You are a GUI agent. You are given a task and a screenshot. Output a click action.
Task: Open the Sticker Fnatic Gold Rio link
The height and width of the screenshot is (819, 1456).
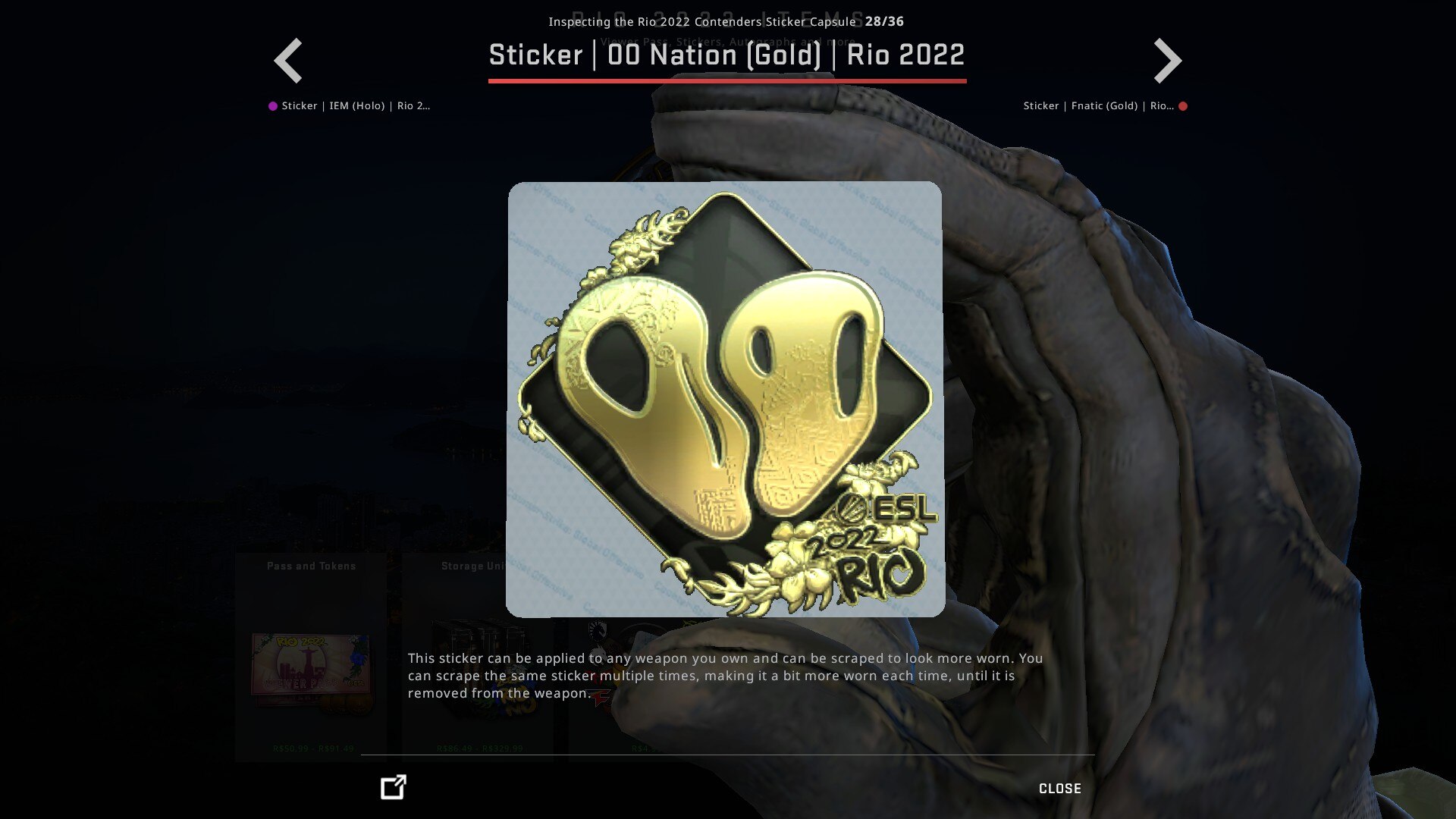(1100, 105)
